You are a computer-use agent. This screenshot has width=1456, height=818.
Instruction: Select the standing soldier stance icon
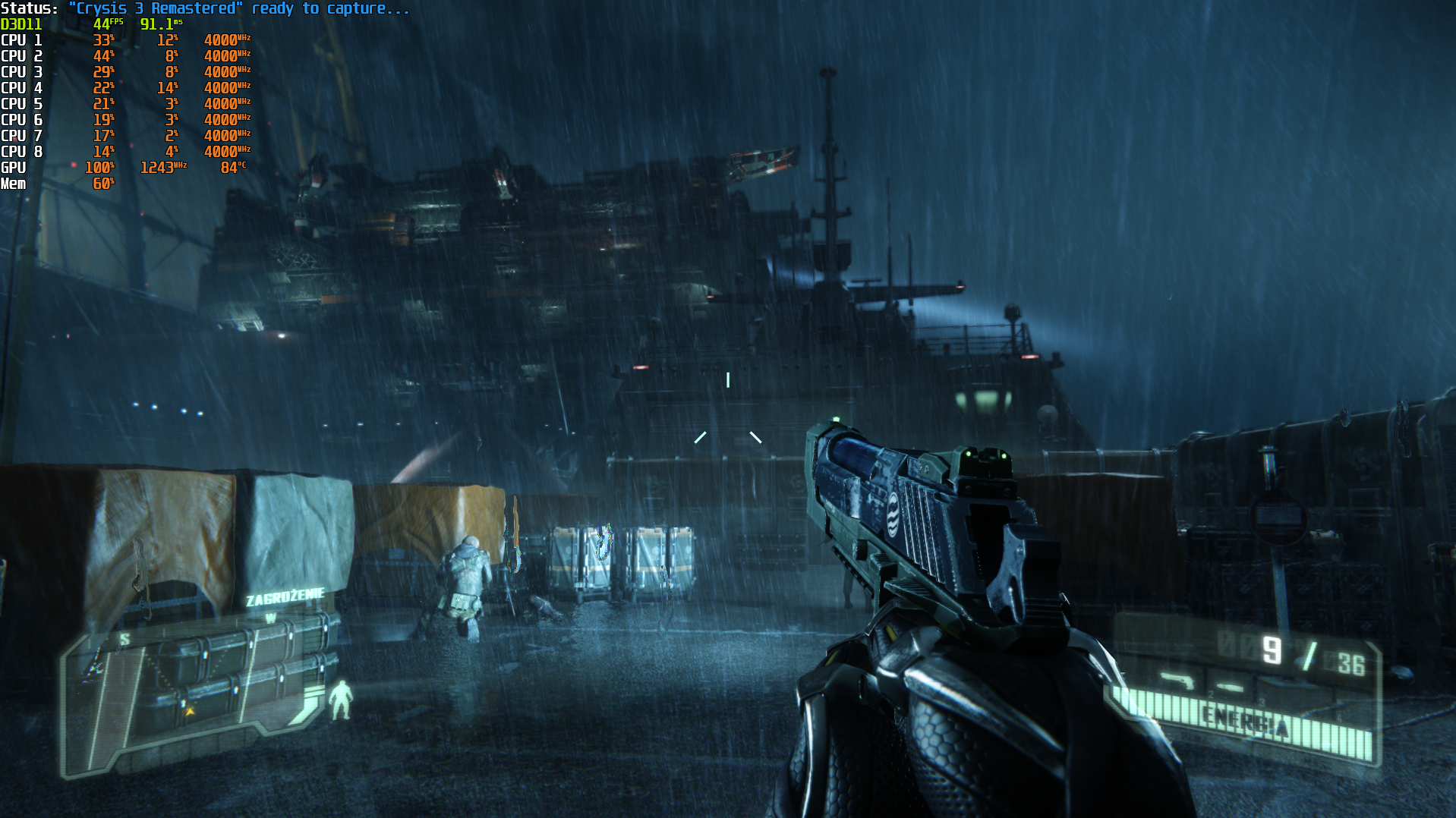coord(341,700)
